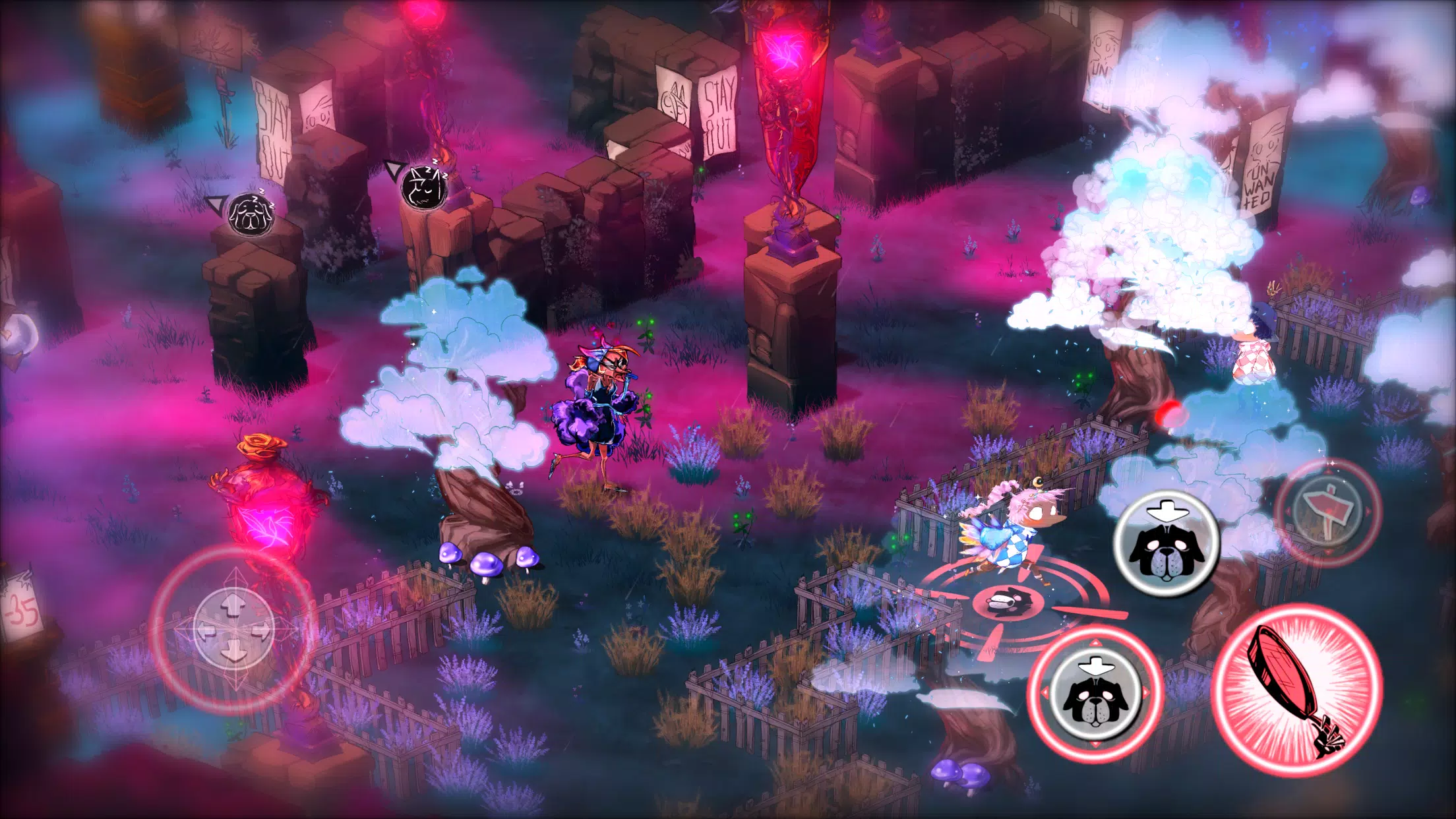The height and width of the screenshot is (819, 1456).
Task: Tap the red fan attack button
Action: point(1296,690)
